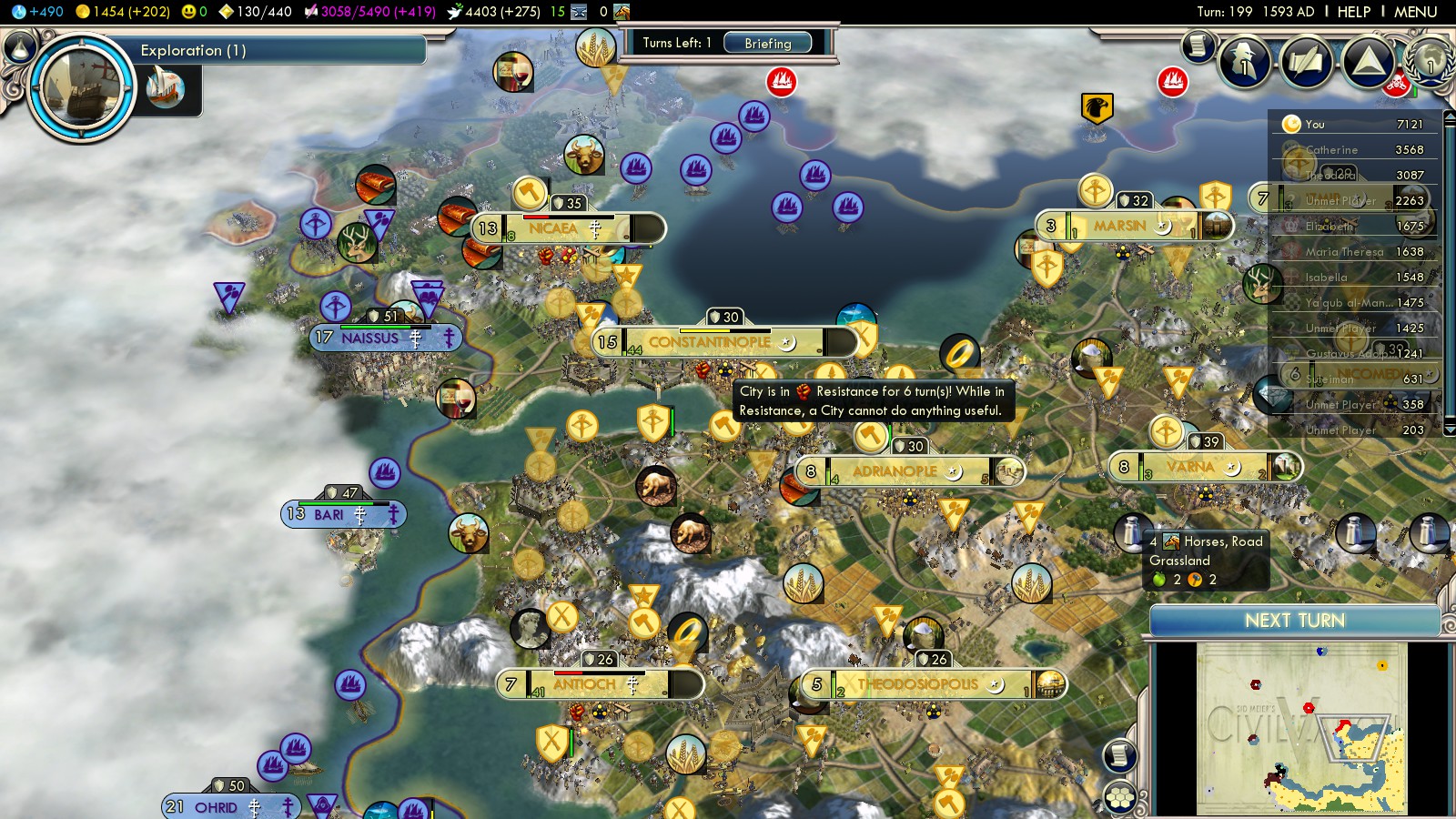Open the Briefing panel
The image size is (1456, 819).
point(767,43)
